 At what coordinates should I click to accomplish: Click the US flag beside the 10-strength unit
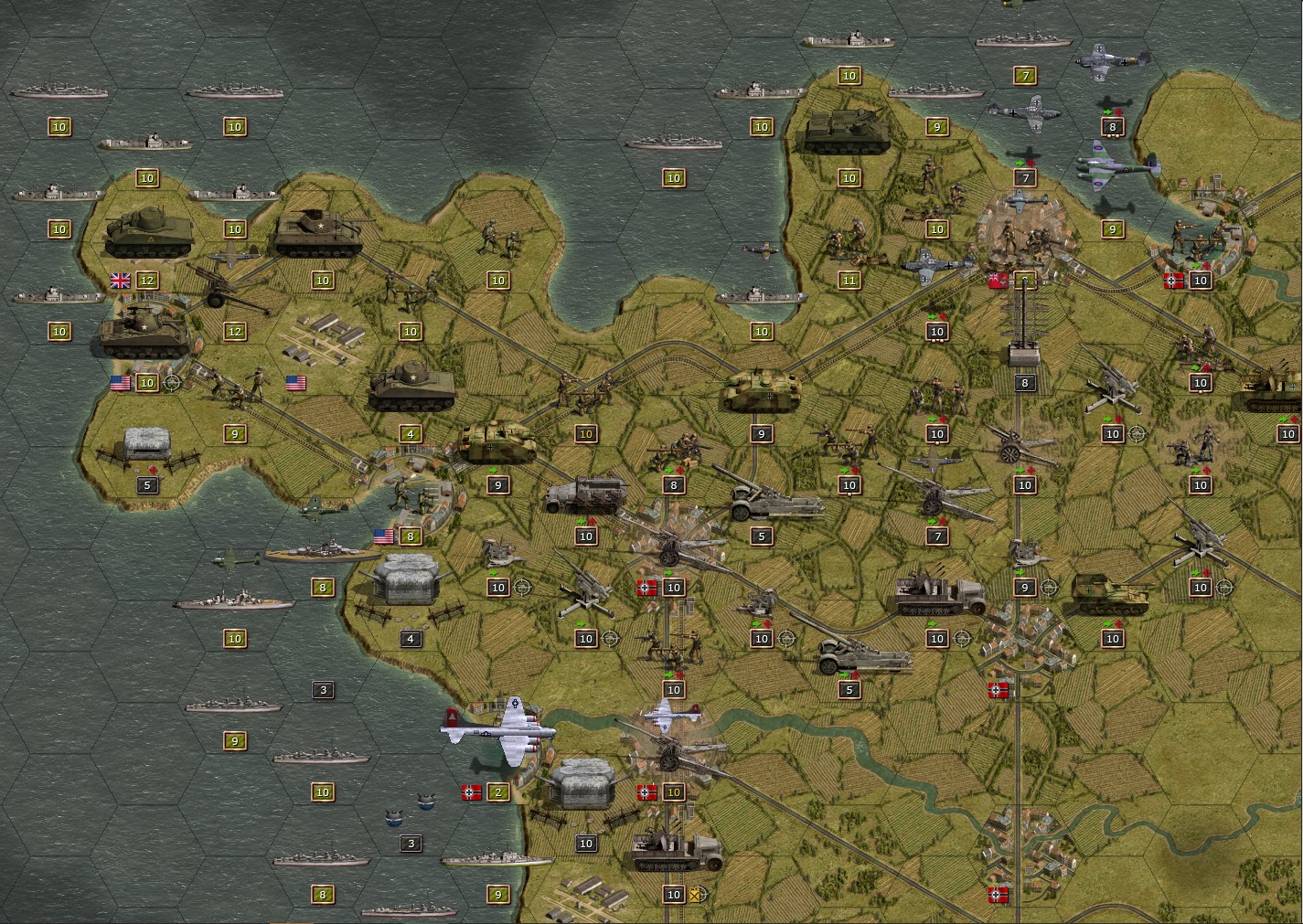(x=119, y=384)
